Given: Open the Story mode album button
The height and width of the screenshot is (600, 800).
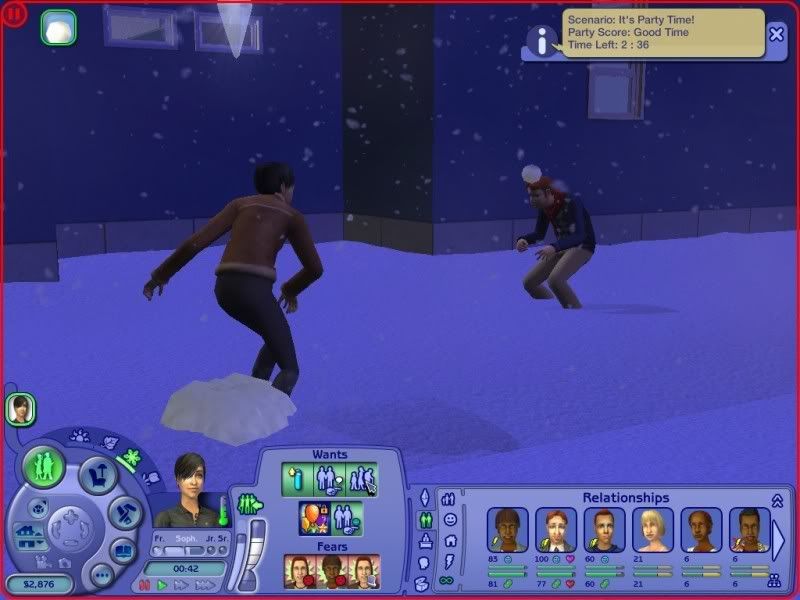Looking at the screenshot, I should tap(124, 551).
